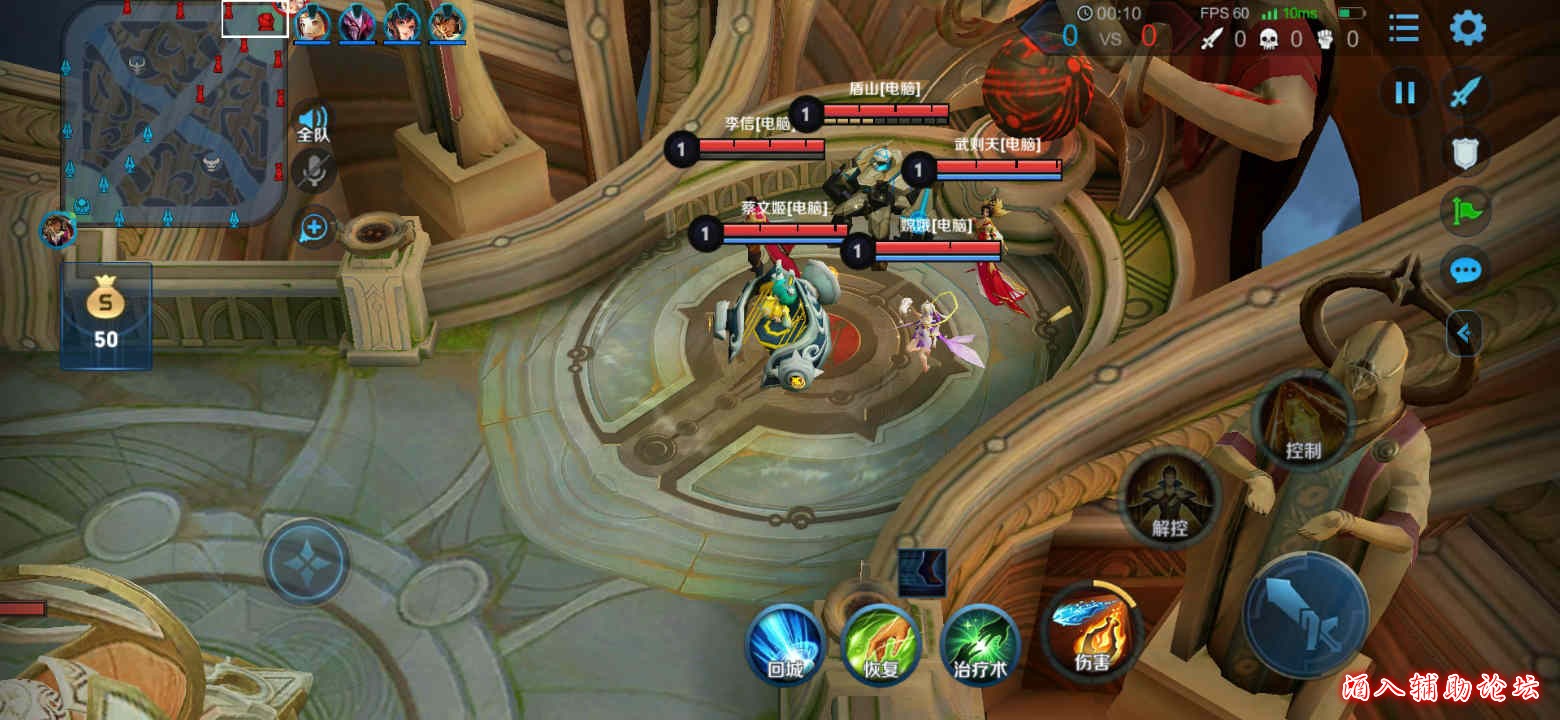1560x720 pixels.
Task: Open the minimap
Action: 175,113
